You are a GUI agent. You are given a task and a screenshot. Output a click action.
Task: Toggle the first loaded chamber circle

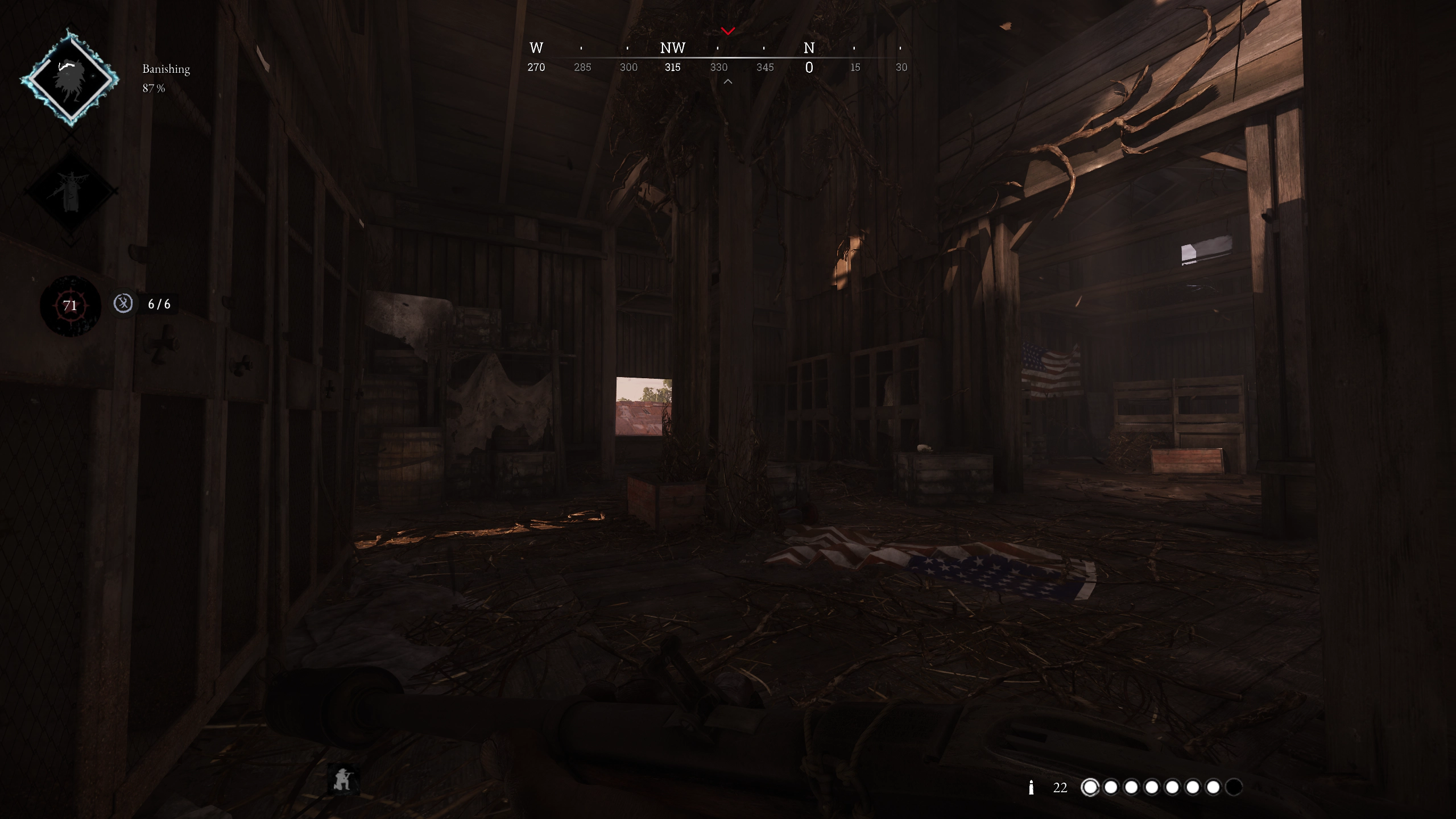point(1090,788)
